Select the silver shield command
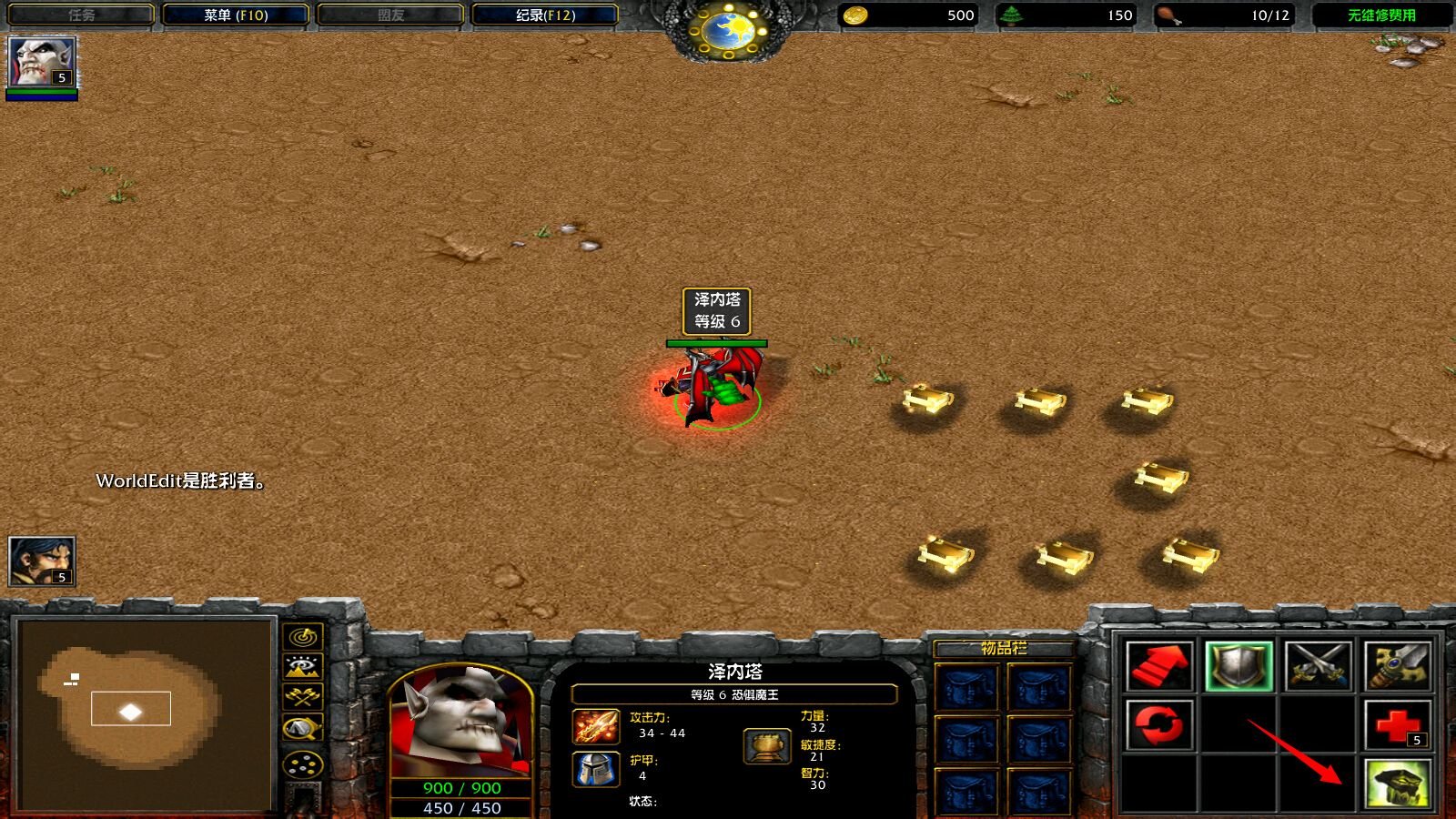 tap(1239, 666)
